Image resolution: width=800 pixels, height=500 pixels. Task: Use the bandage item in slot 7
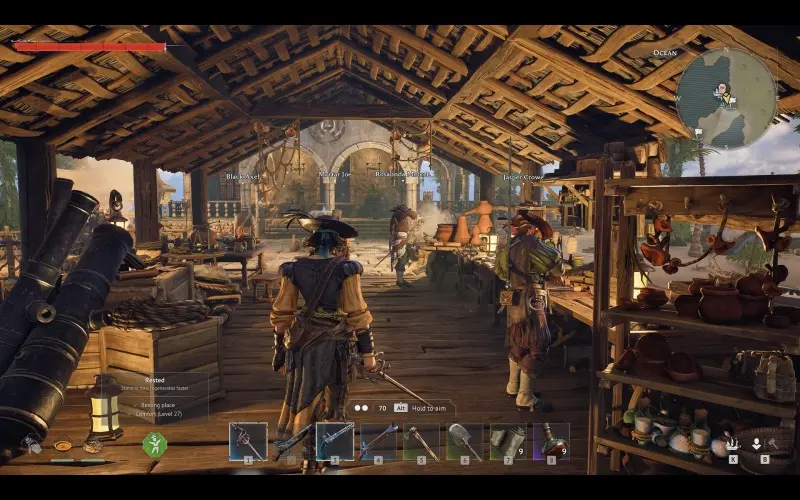[507, 441]
